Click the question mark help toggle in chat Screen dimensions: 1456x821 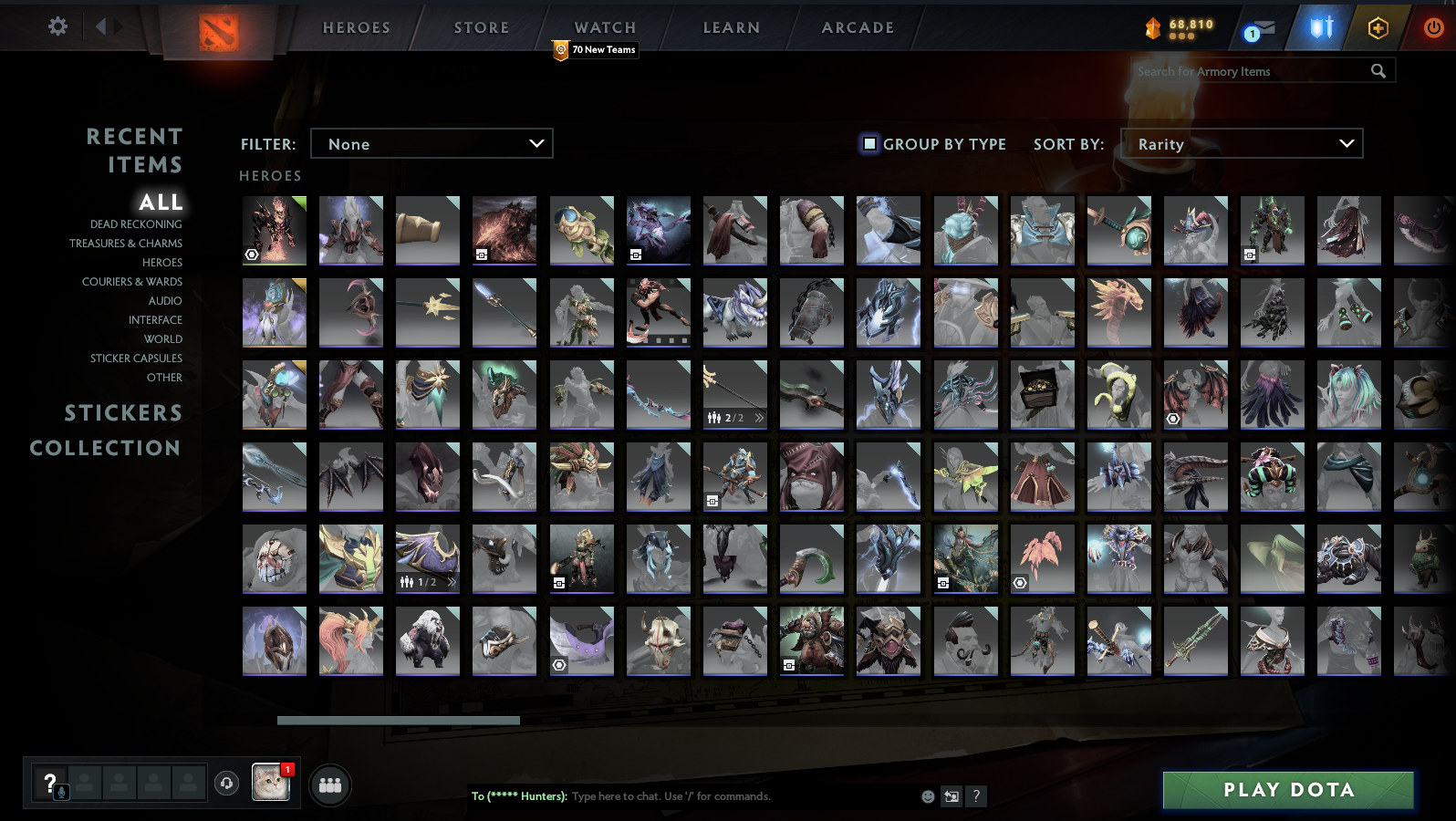[977, 796]
